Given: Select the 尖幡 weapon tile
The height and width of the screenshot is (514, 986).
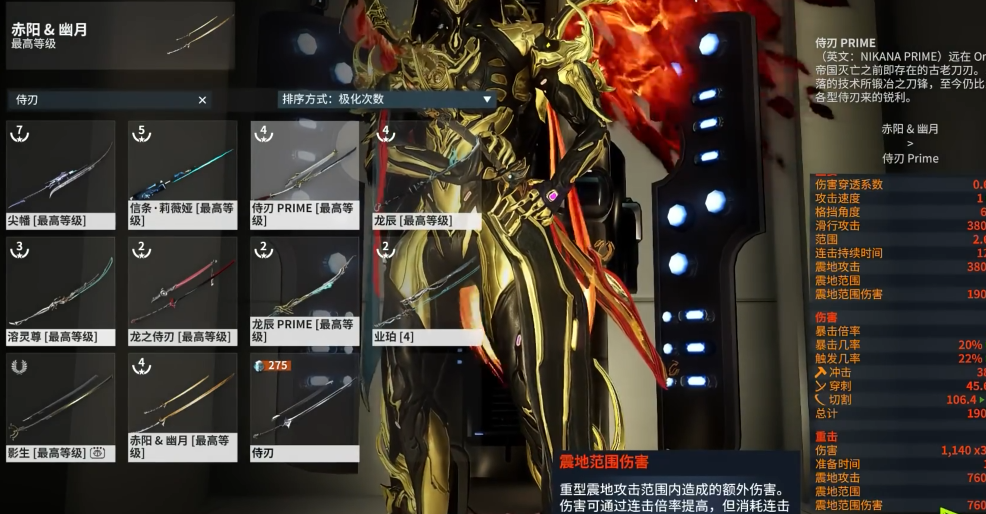Looking at the screenshot, I should click(x=61, y=175).
